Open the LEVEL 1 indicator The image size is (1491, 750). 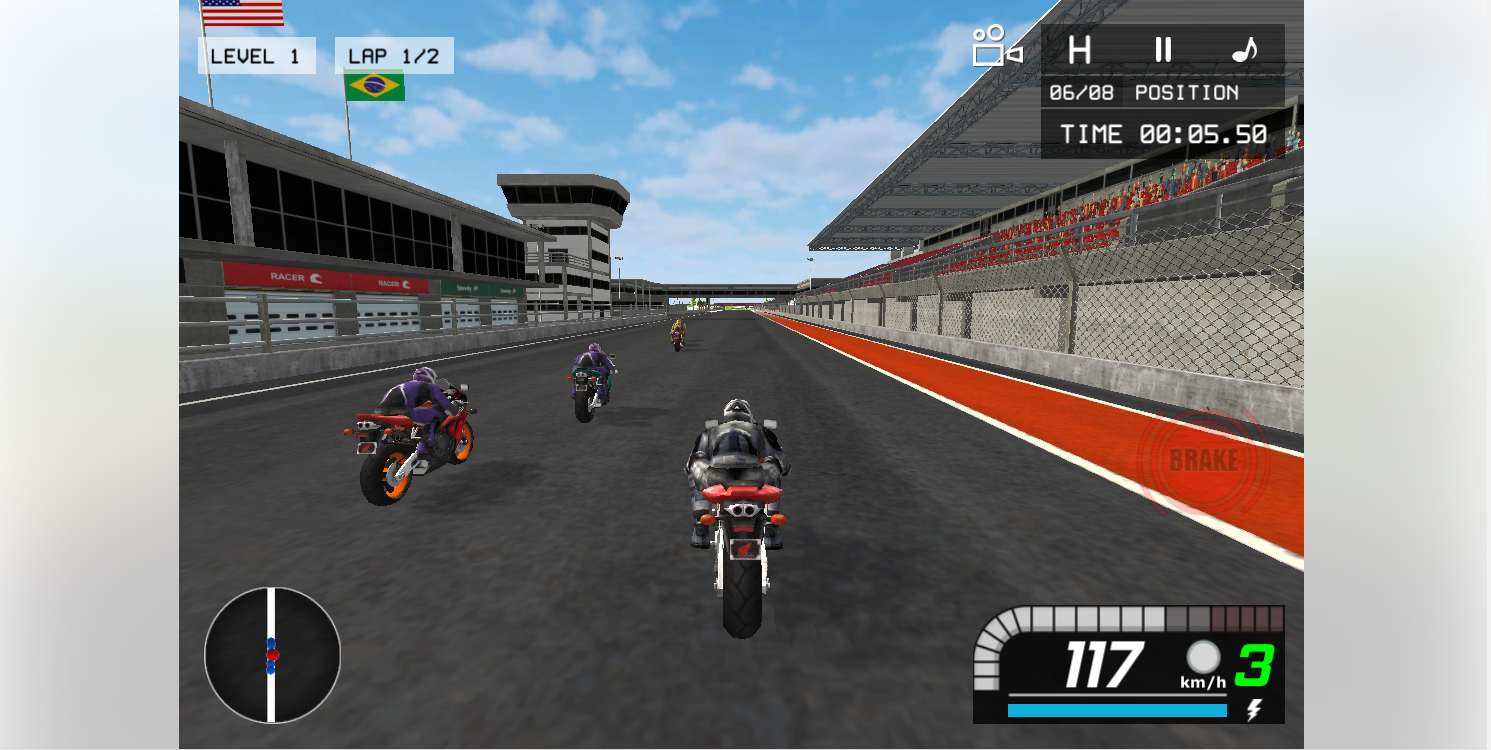(258, 56)
